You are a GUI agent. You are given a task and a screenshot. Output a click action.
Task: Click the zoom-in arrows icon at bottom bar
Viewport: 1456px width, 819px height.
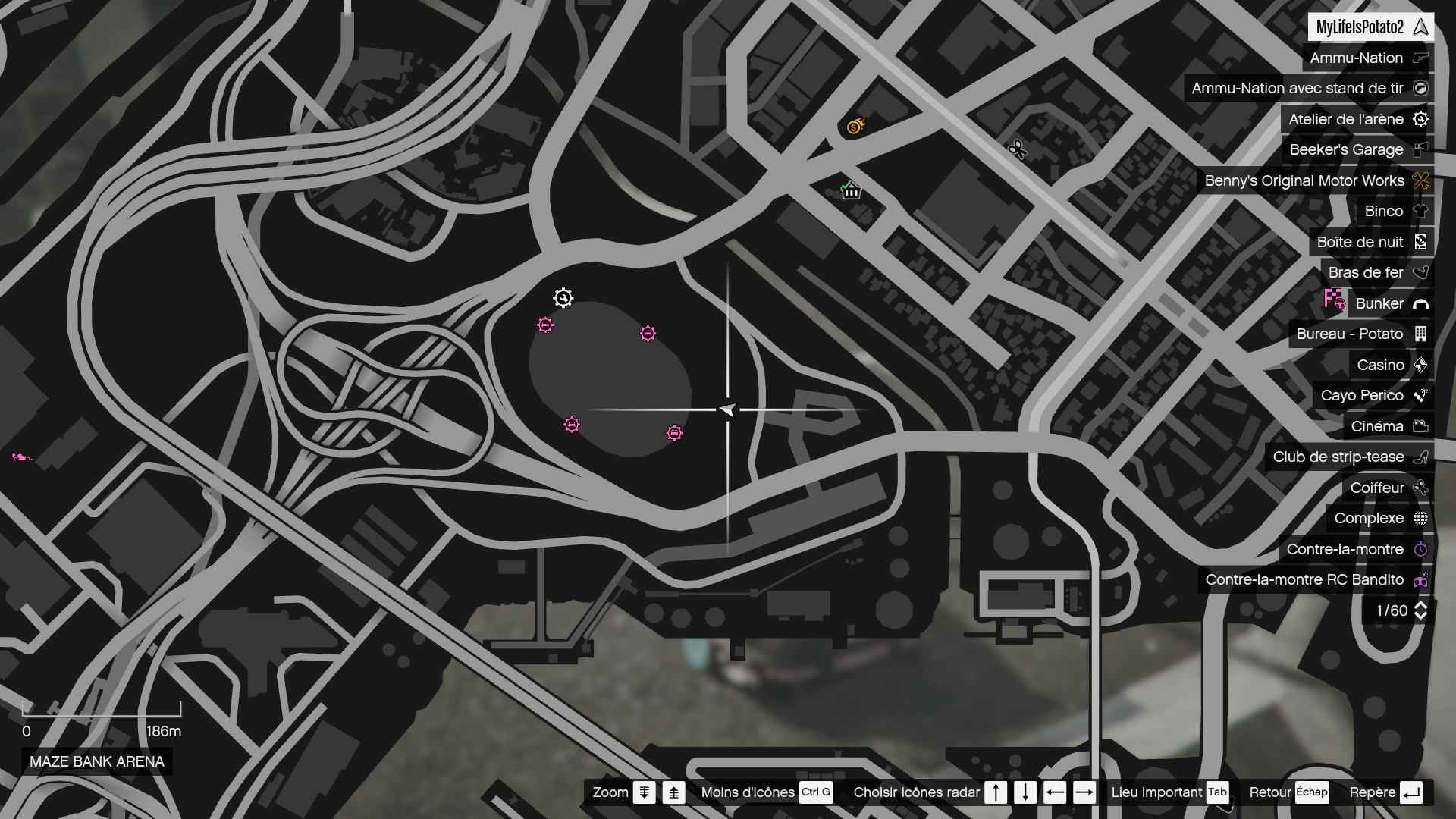click(x=673, y=792)
